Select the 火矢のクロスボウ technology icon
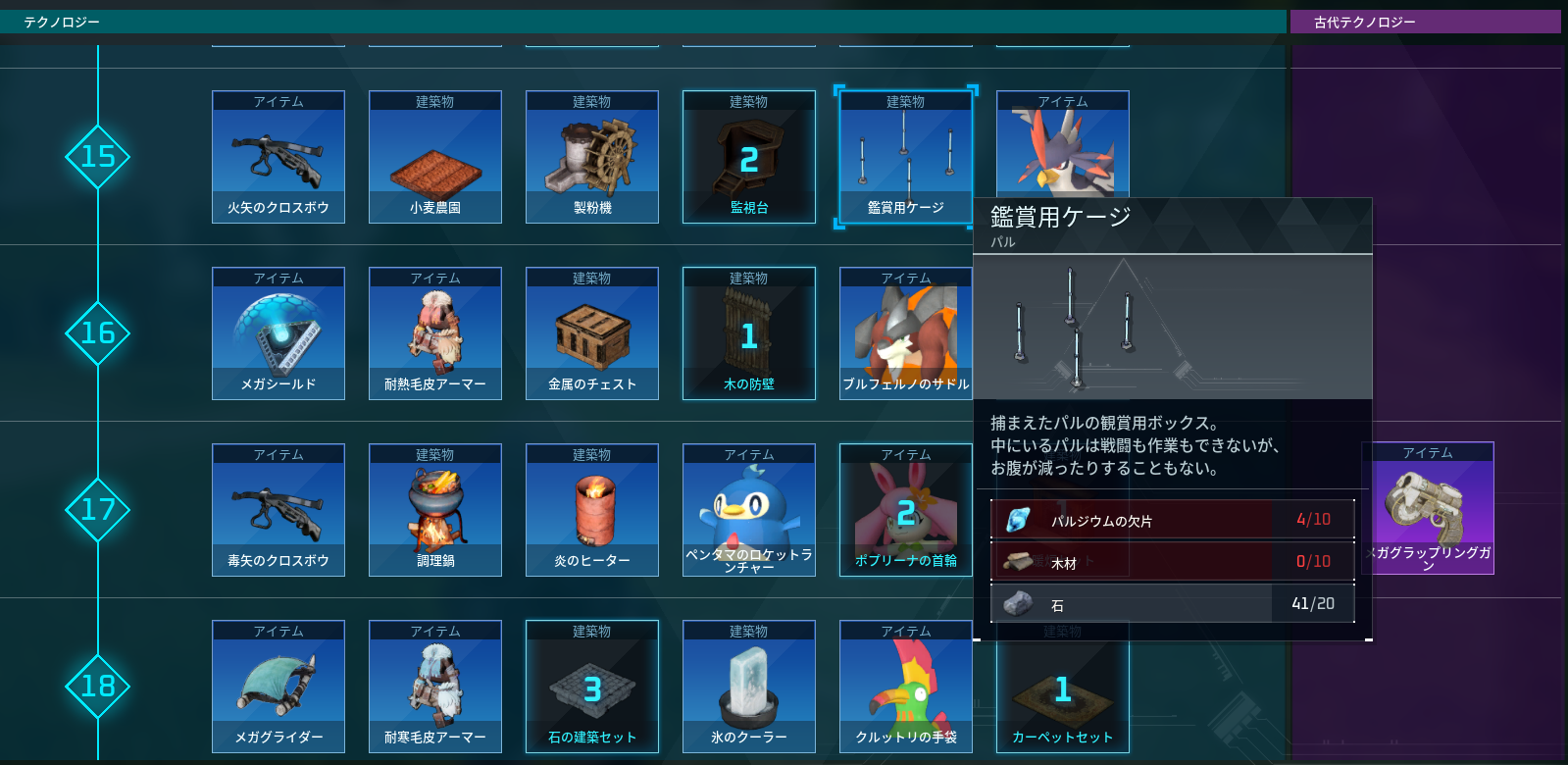1568x765 pixels. click(x=278, y=157)
